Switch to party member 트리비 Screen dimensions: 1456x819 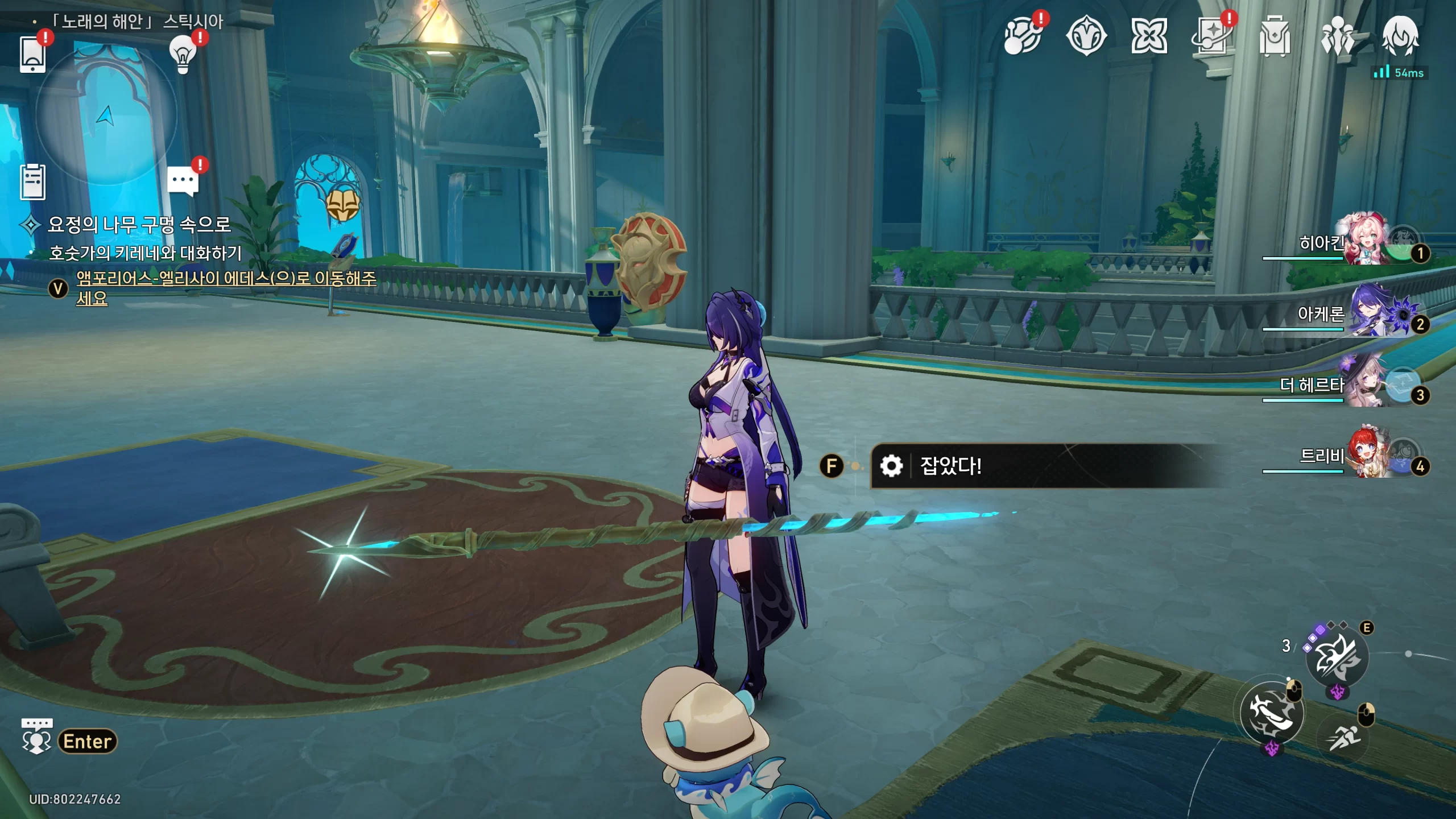coord(1365,456)
